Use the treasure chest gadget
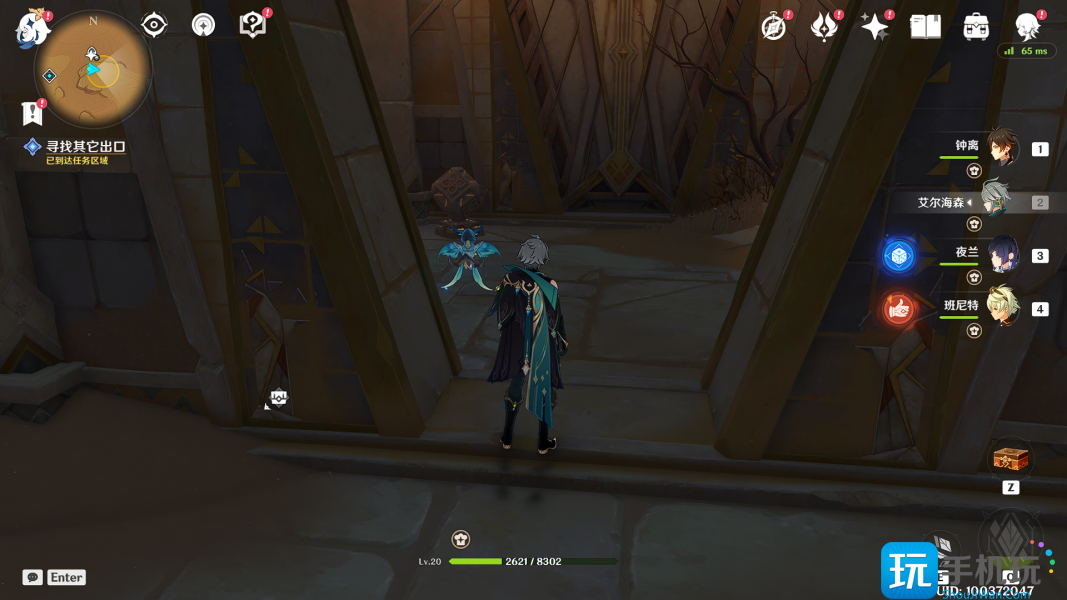1067x600 pixels. pyautogui.click(x=1010, y=459)
